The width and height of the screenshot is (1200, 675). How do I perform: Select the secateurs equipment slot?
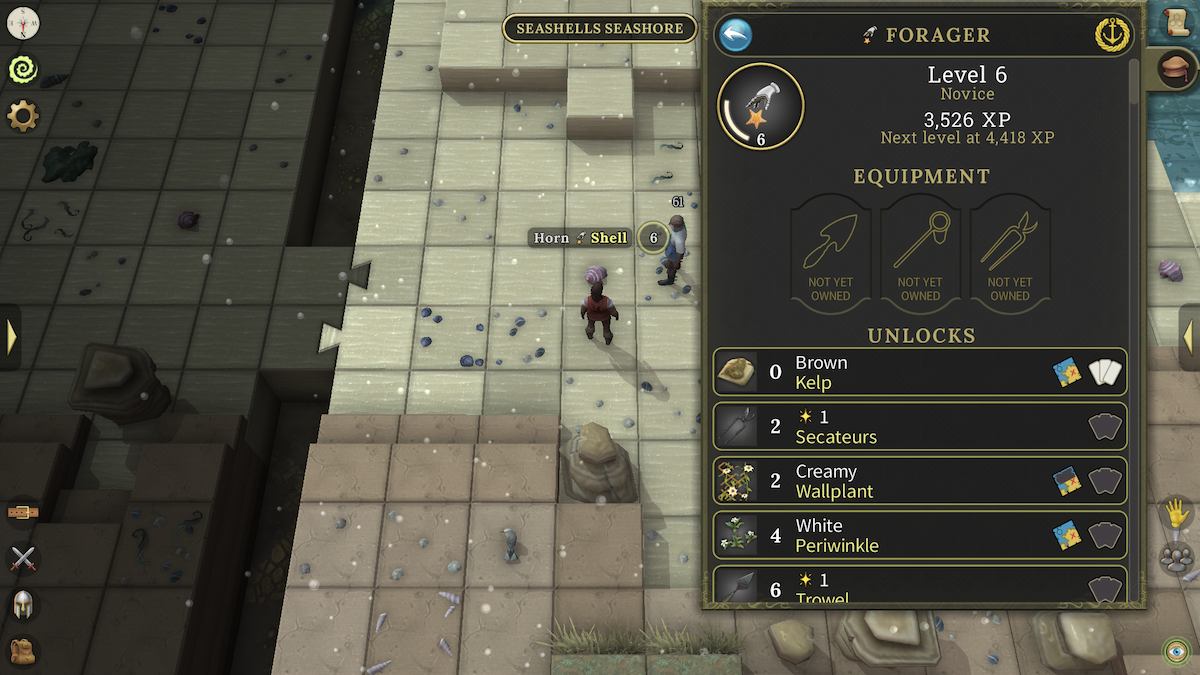[1009, 254]
